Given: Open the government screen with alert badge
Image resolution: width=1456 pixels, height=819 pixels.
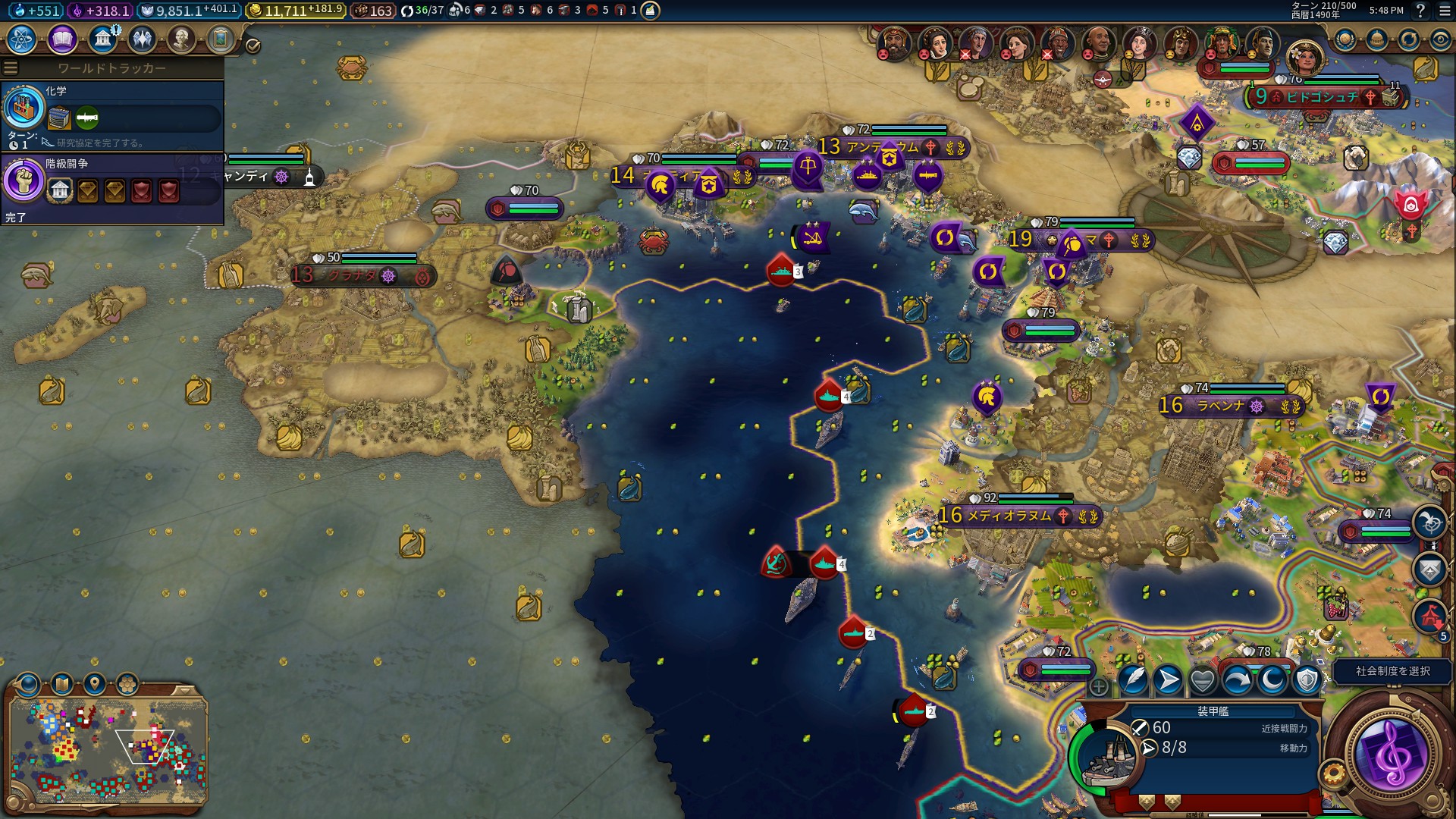Looking at the screenshot, I should (x=102, y=39).
